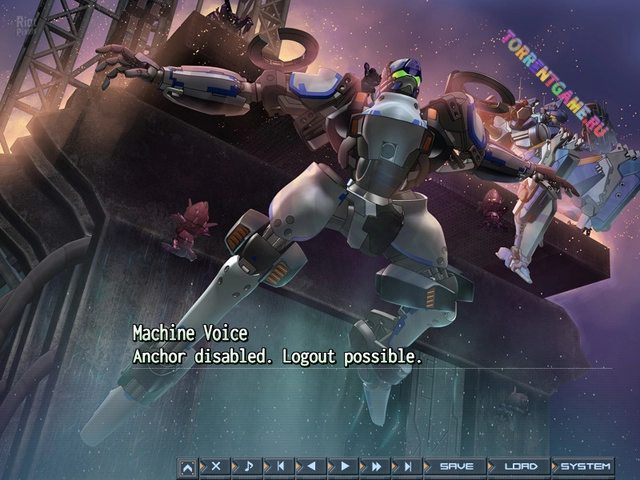This screenshot has width=640, height=480.
Task: Click the up-arrow button on the toolbar
Action: coord(187,466)
